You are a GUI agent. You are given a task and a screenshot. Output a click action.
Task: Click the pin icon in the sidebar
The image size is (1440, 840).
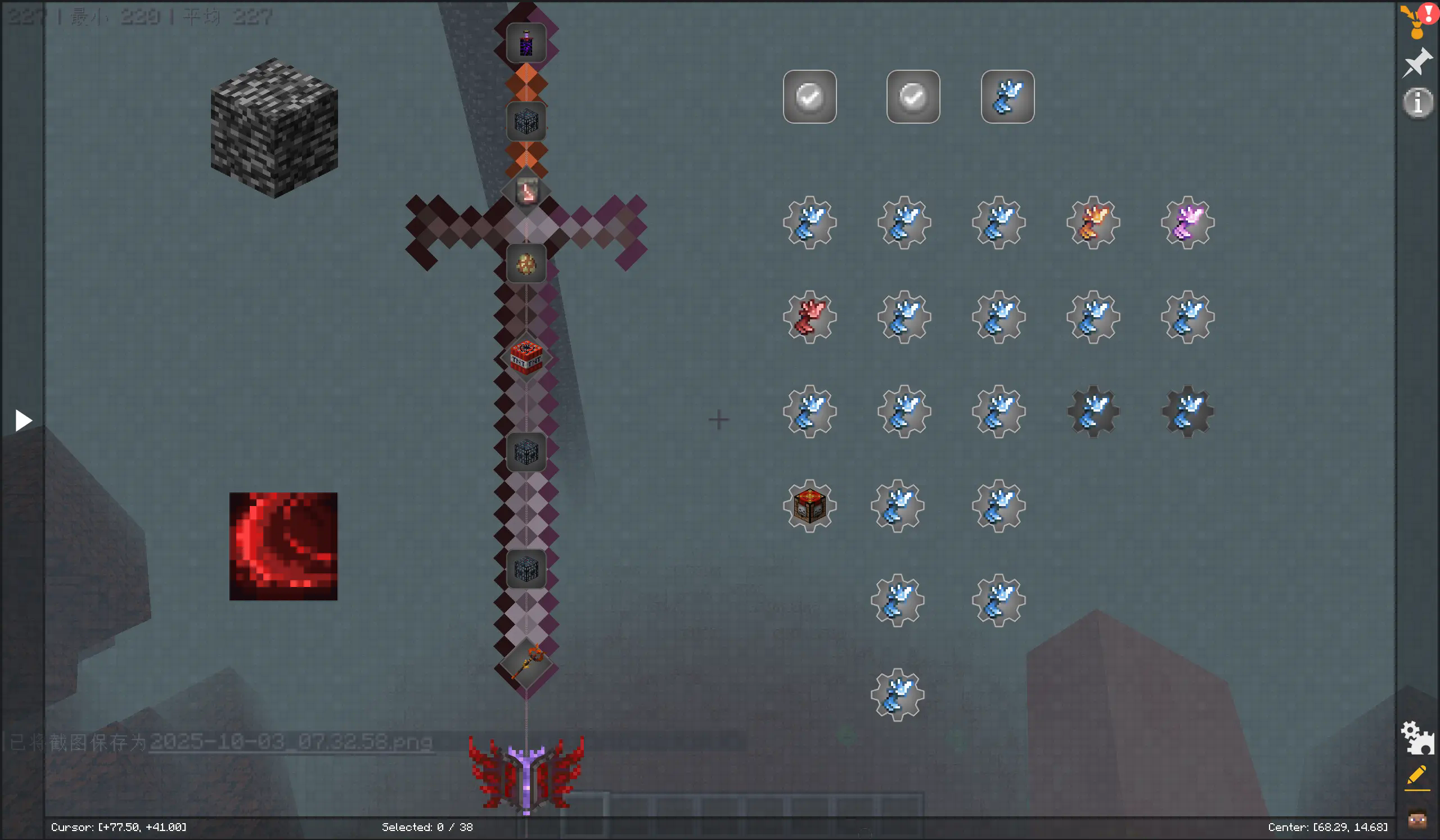coord(1417,62)
